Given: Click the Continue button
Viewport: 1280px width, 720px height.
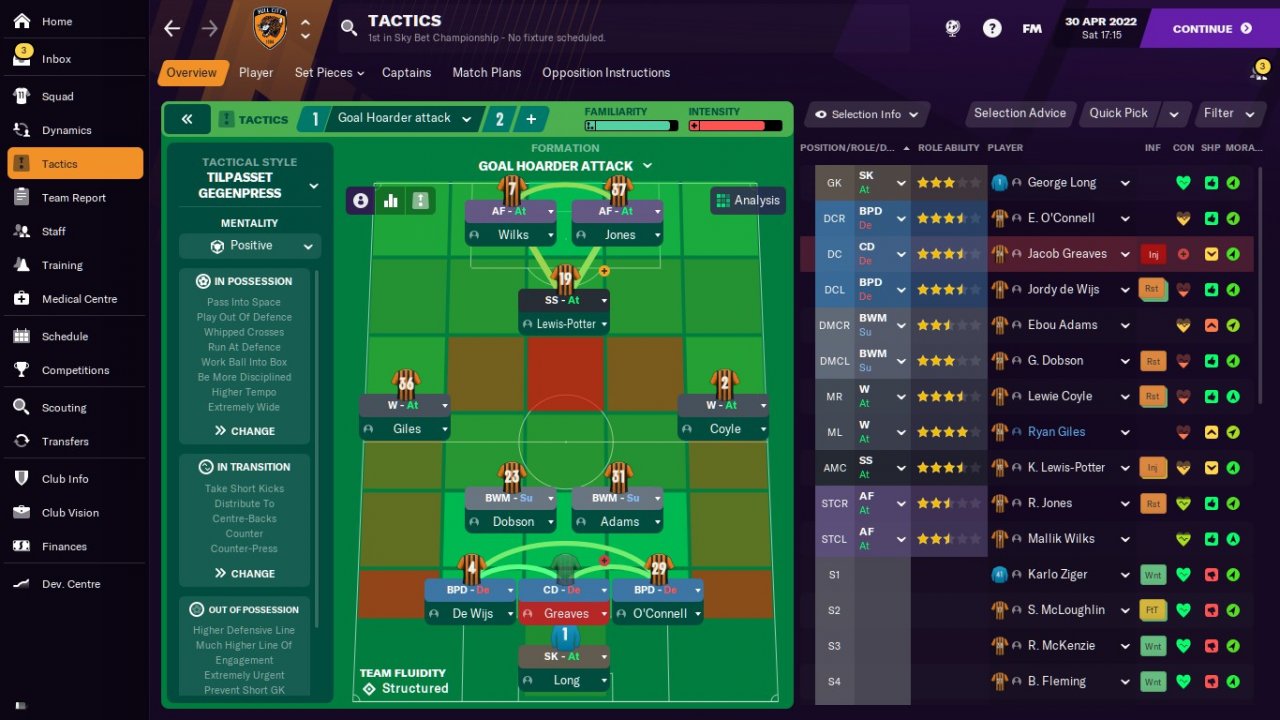Looking at the screenshot, I should (1211, 29).
